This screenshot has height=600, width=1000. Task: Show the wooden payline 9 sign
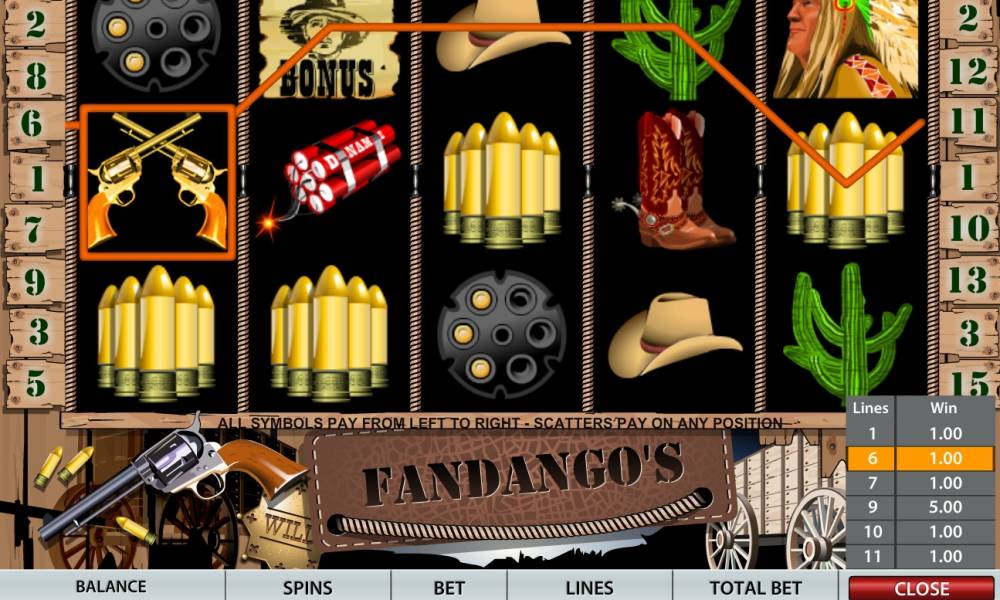35,282
